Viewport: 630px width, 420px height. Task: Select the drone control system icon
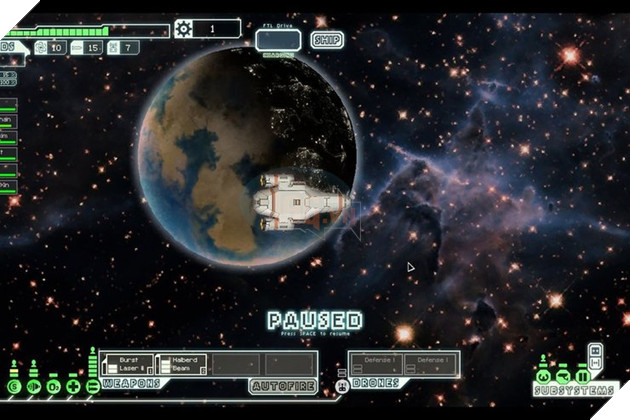[342, 383]
